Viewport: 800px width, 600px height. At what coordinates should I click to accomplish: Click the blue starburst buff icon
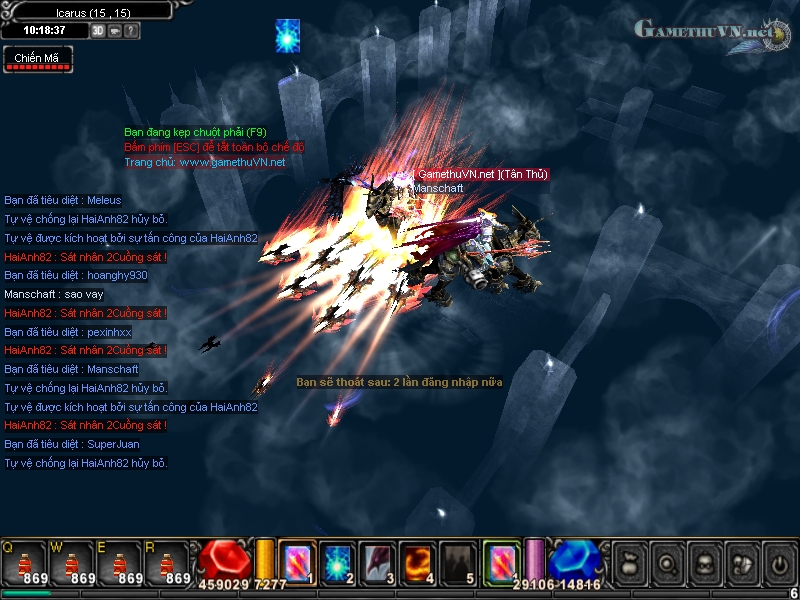click(288, 35)
